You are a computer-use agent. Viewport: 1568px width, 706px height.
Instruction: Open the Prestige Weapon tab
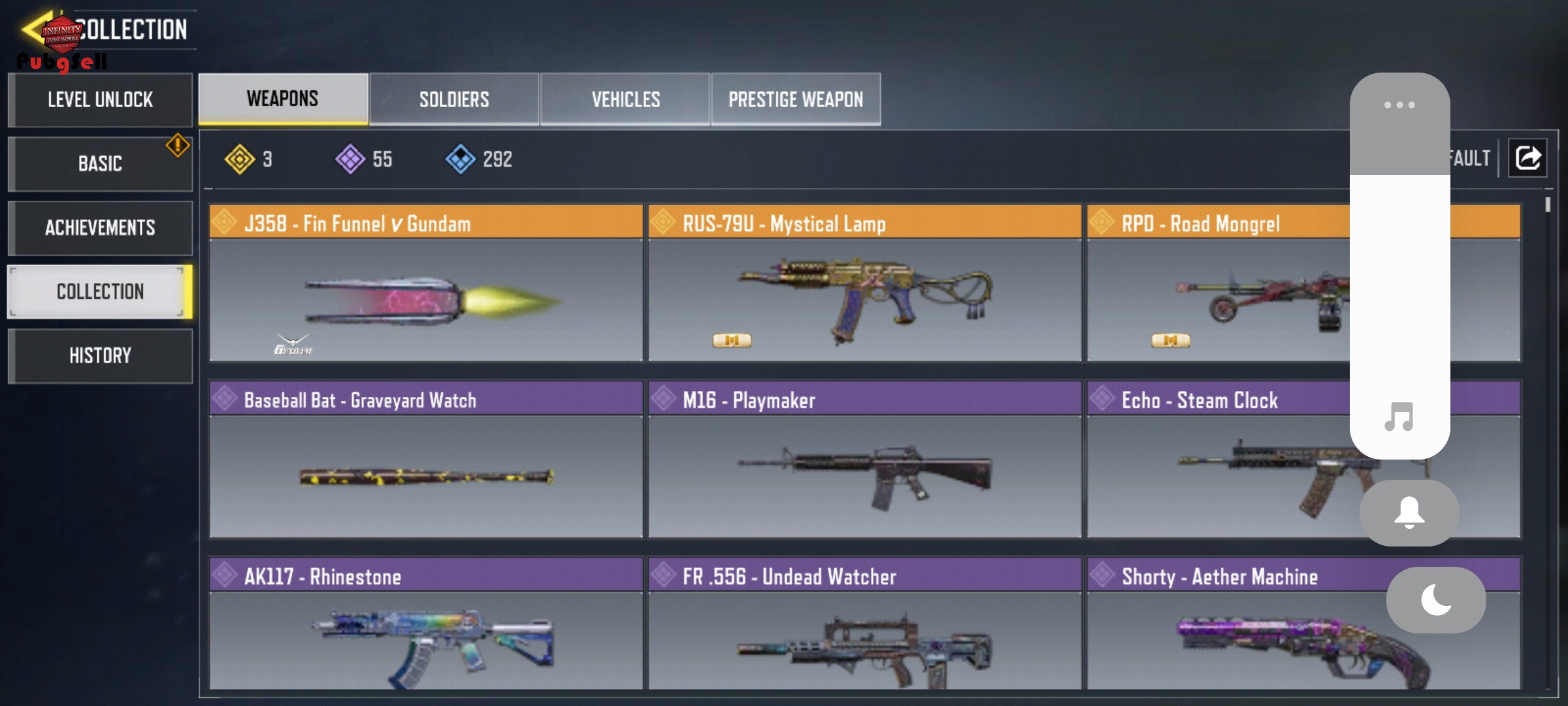click(x=796, y=99)
